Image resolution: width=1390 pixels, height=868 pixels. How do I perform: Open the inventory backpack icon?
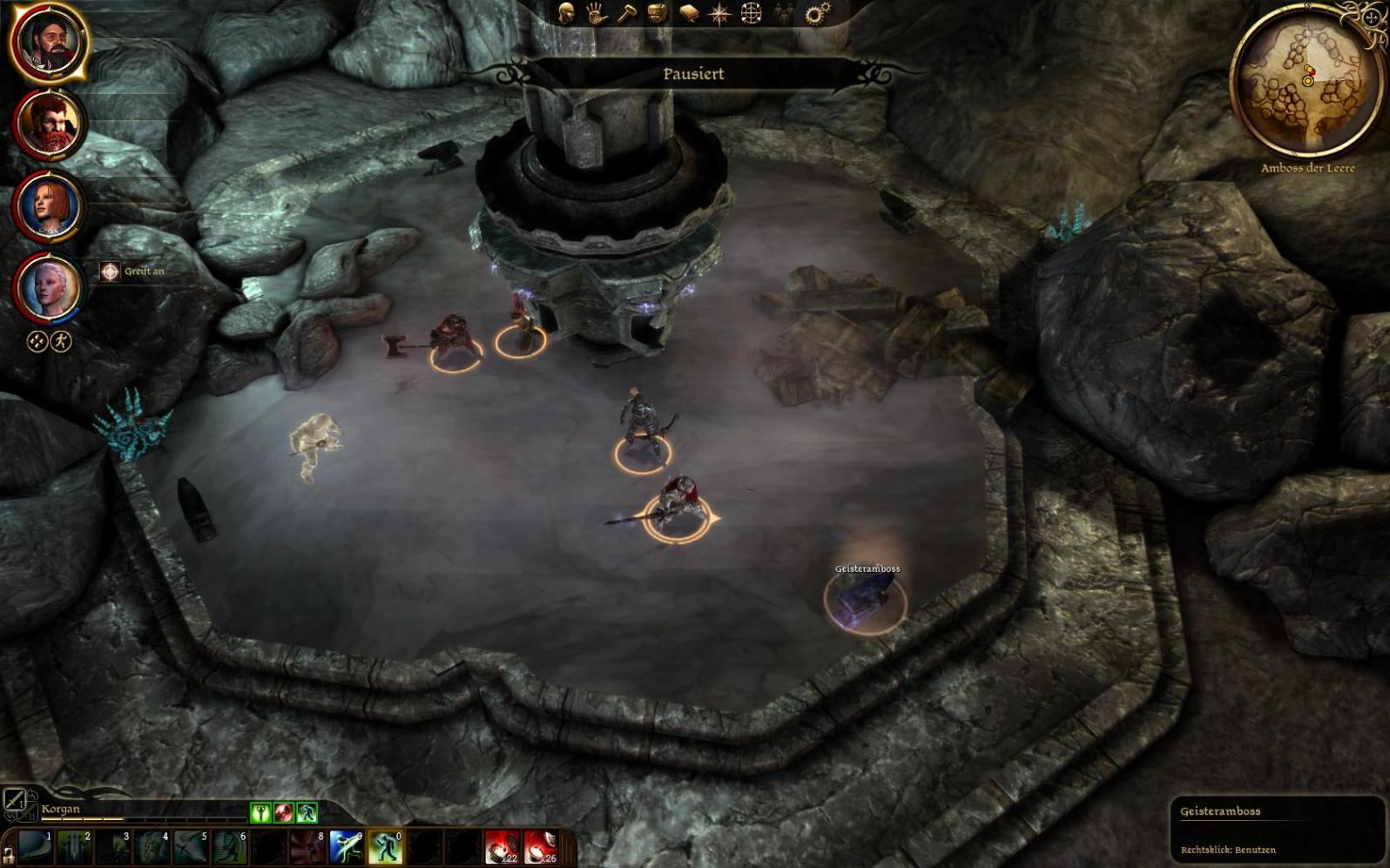pyautogui.click(x=658, y=14)
